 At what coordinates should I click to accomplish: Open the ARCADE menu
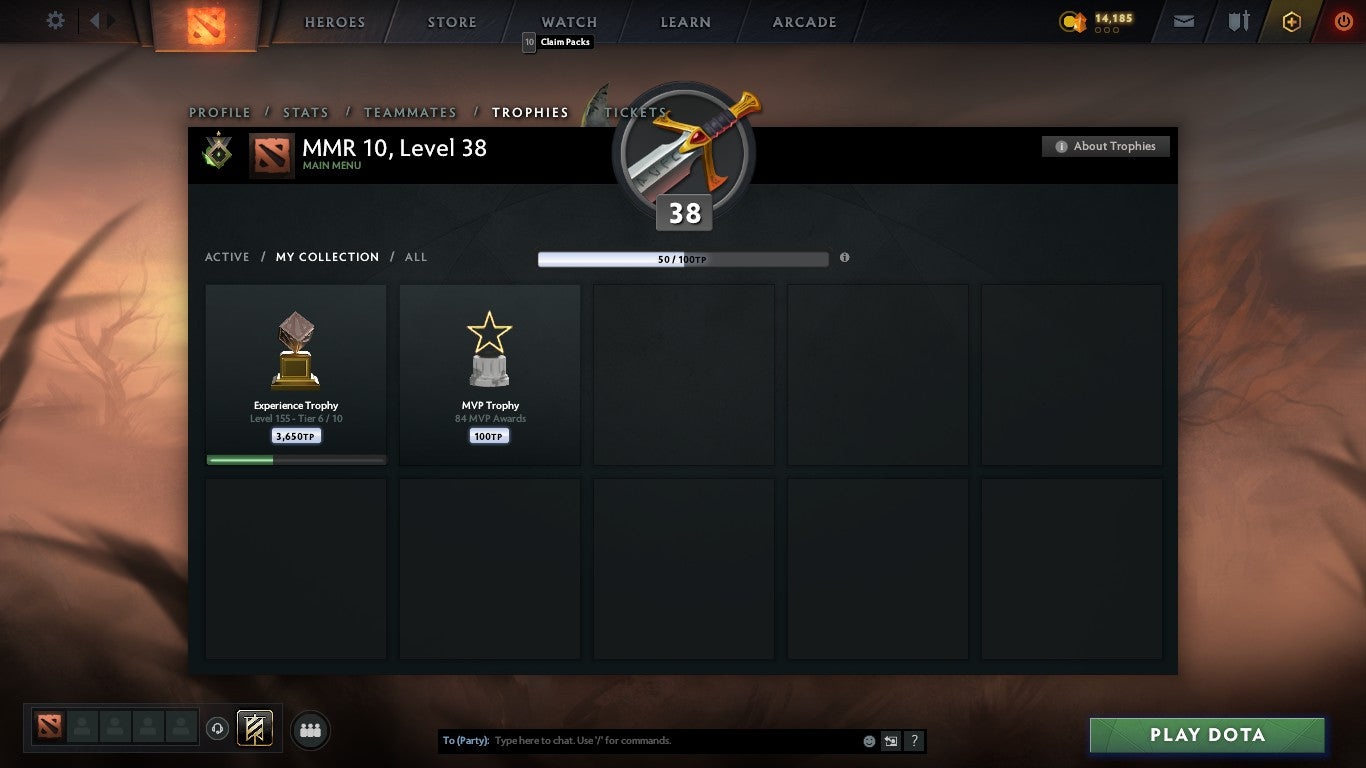tap(803, 21)
